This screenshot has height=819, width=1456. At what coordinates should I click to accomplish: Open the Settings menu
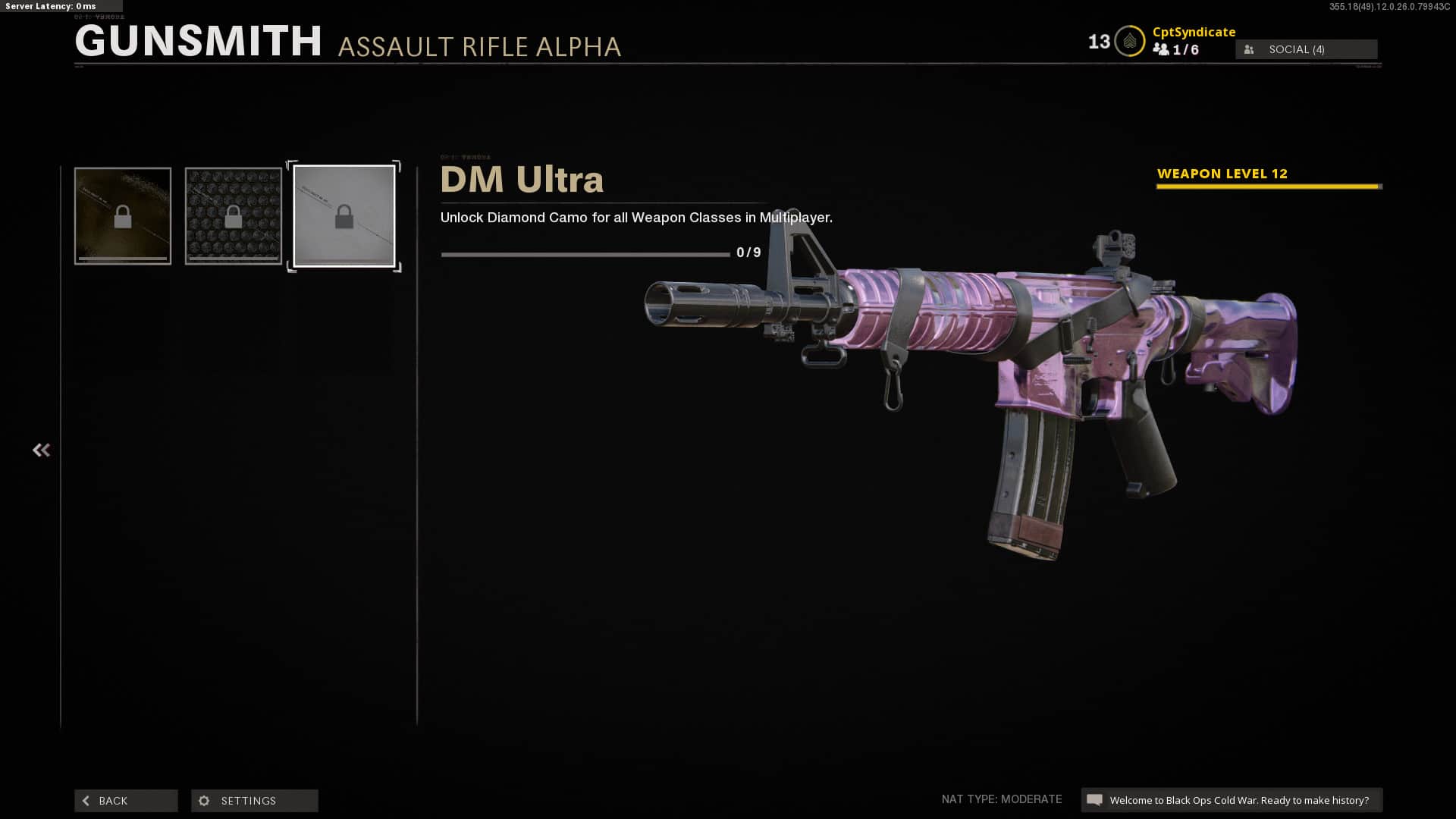pyautogui.click(x=254, y=801)
